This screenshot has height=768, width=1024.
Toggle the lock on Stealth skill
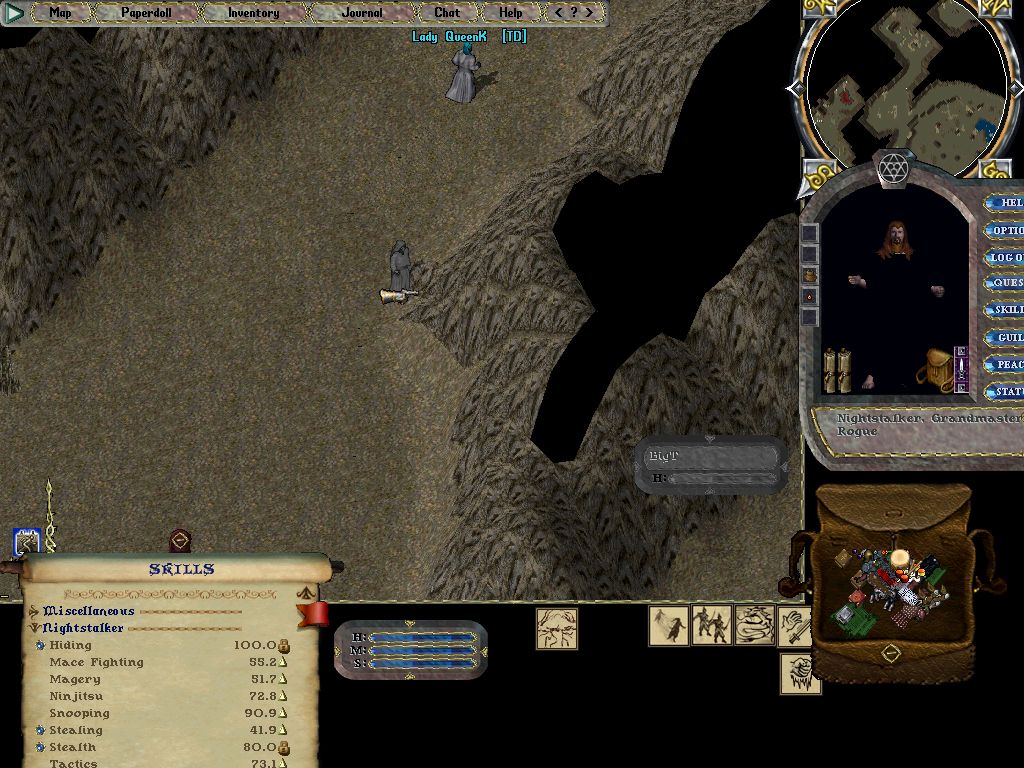(284, 747)
